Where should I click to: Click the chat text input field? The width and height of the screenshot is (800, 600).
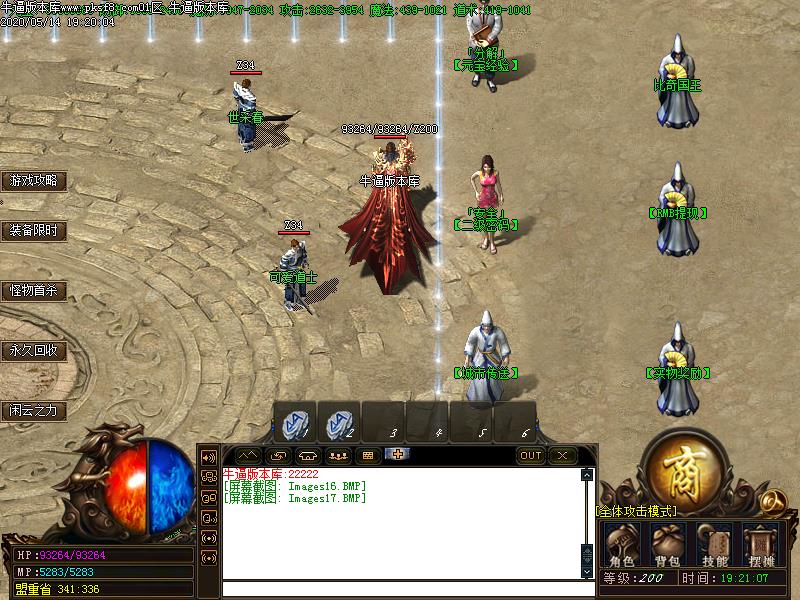[400, 589]
